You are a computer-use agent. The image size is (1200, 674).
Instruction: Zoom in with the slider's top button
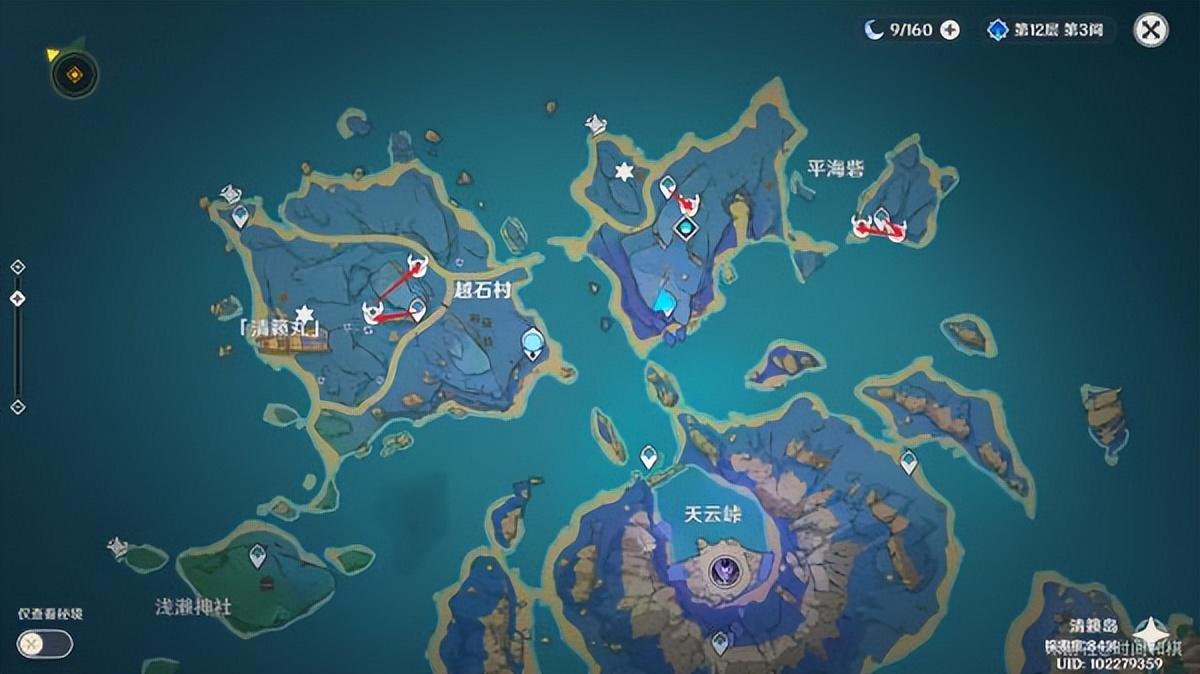[x=17, y=267]
